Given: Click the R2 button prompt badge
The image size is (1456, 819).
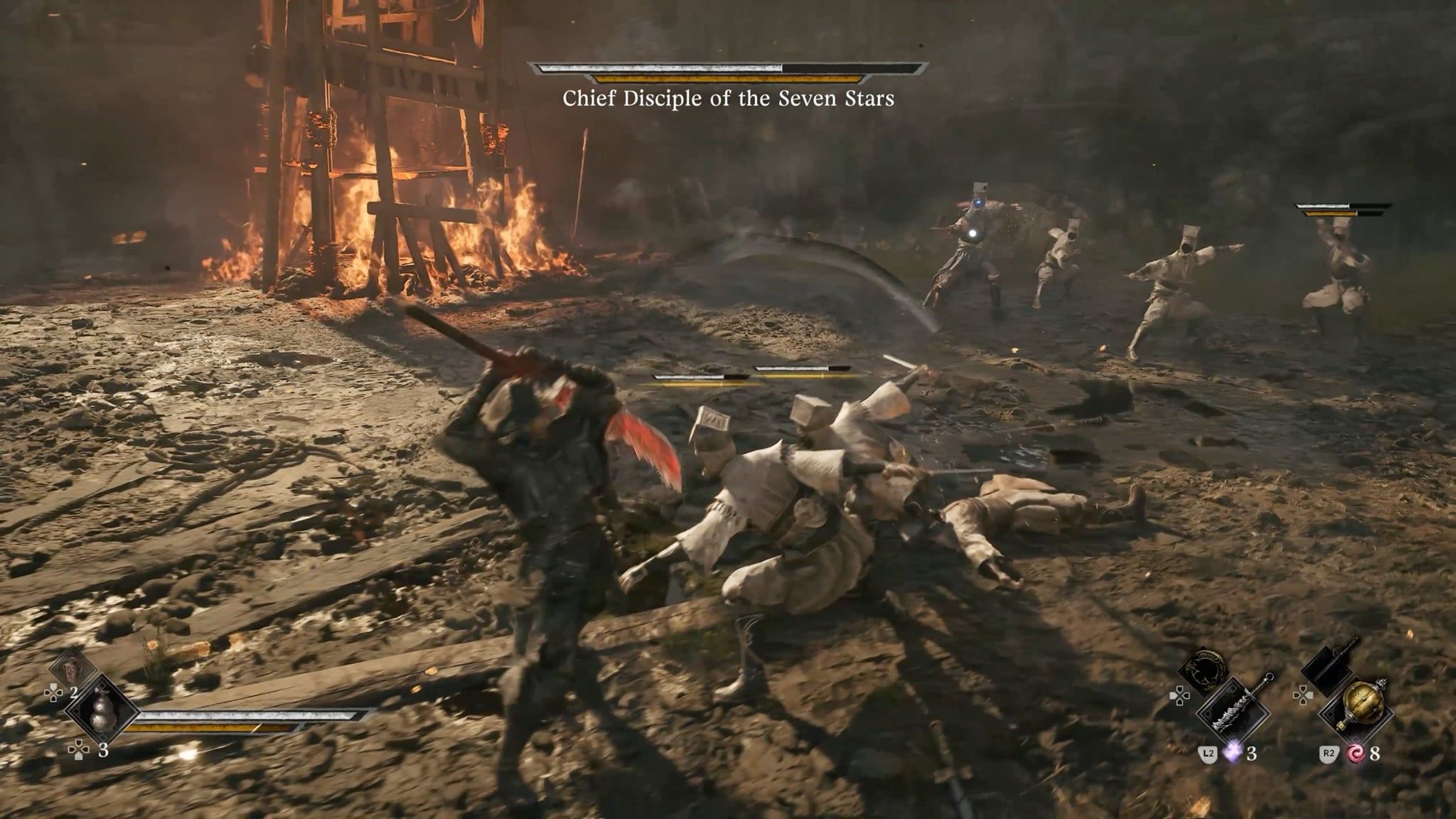Looking at the screenshot, I should click(1329, 753).
